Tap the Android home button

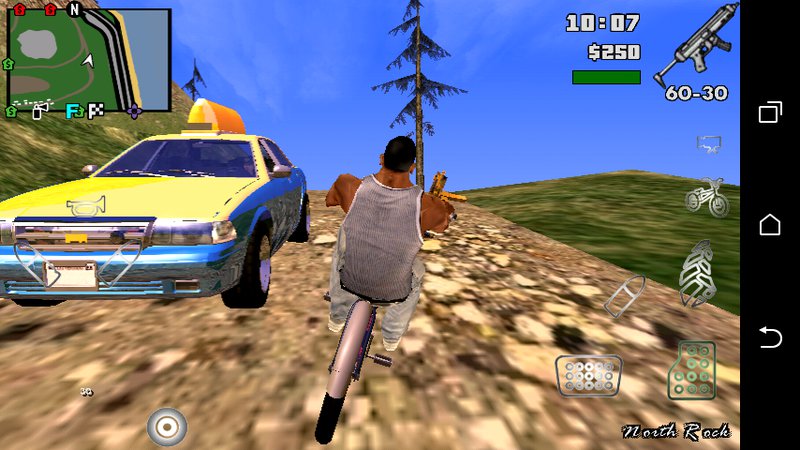(x=770, y=225)
